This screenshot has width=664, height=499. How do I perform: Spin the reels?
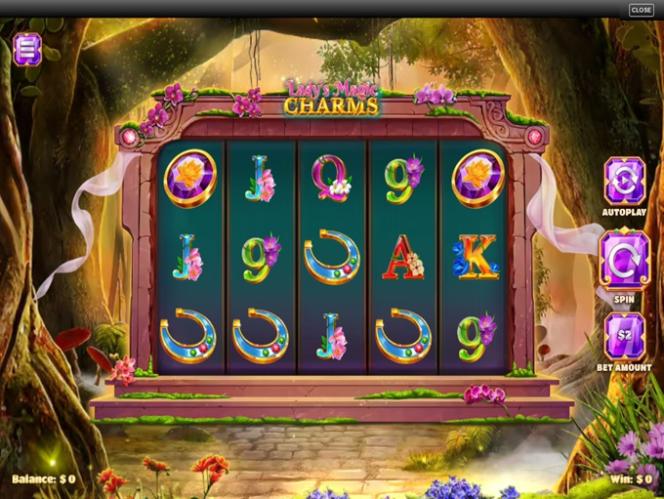point(625,259)
